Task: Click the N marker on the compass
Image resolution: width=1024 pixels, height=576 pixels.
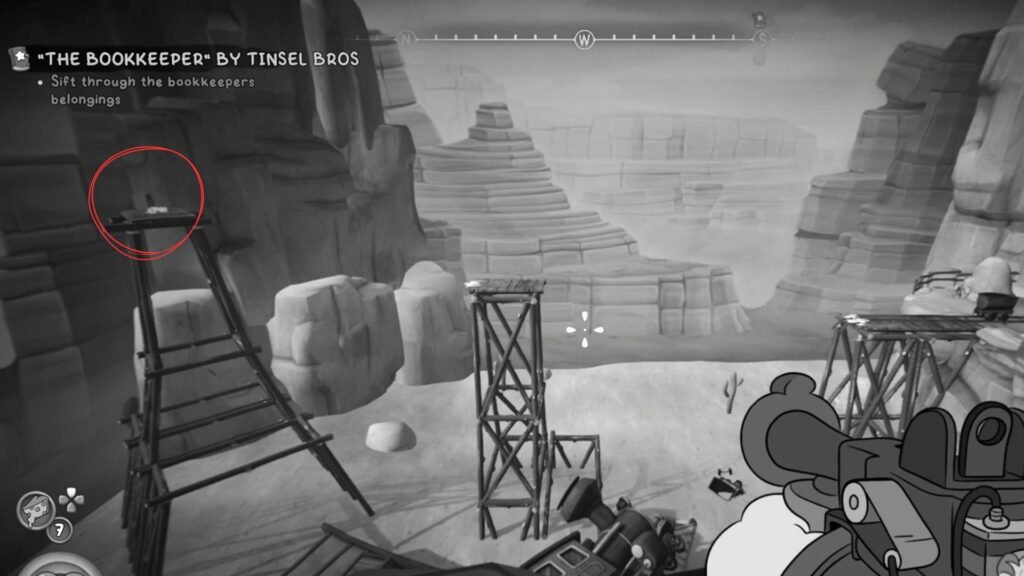Action: 407,40
